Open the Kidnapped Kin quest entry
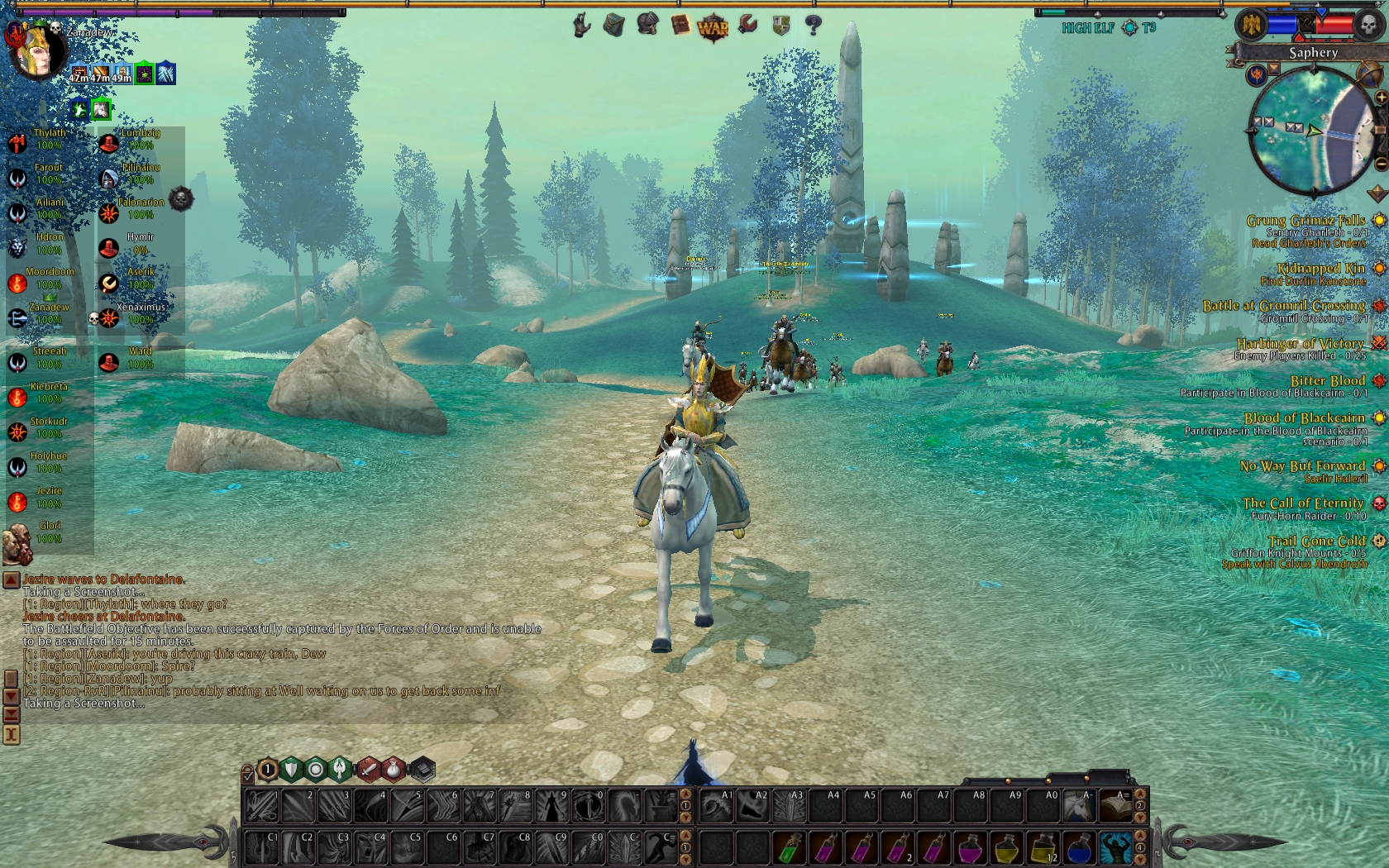Screen dimensions: 1389x868 pyautogui.click(x=1320, y=269)
